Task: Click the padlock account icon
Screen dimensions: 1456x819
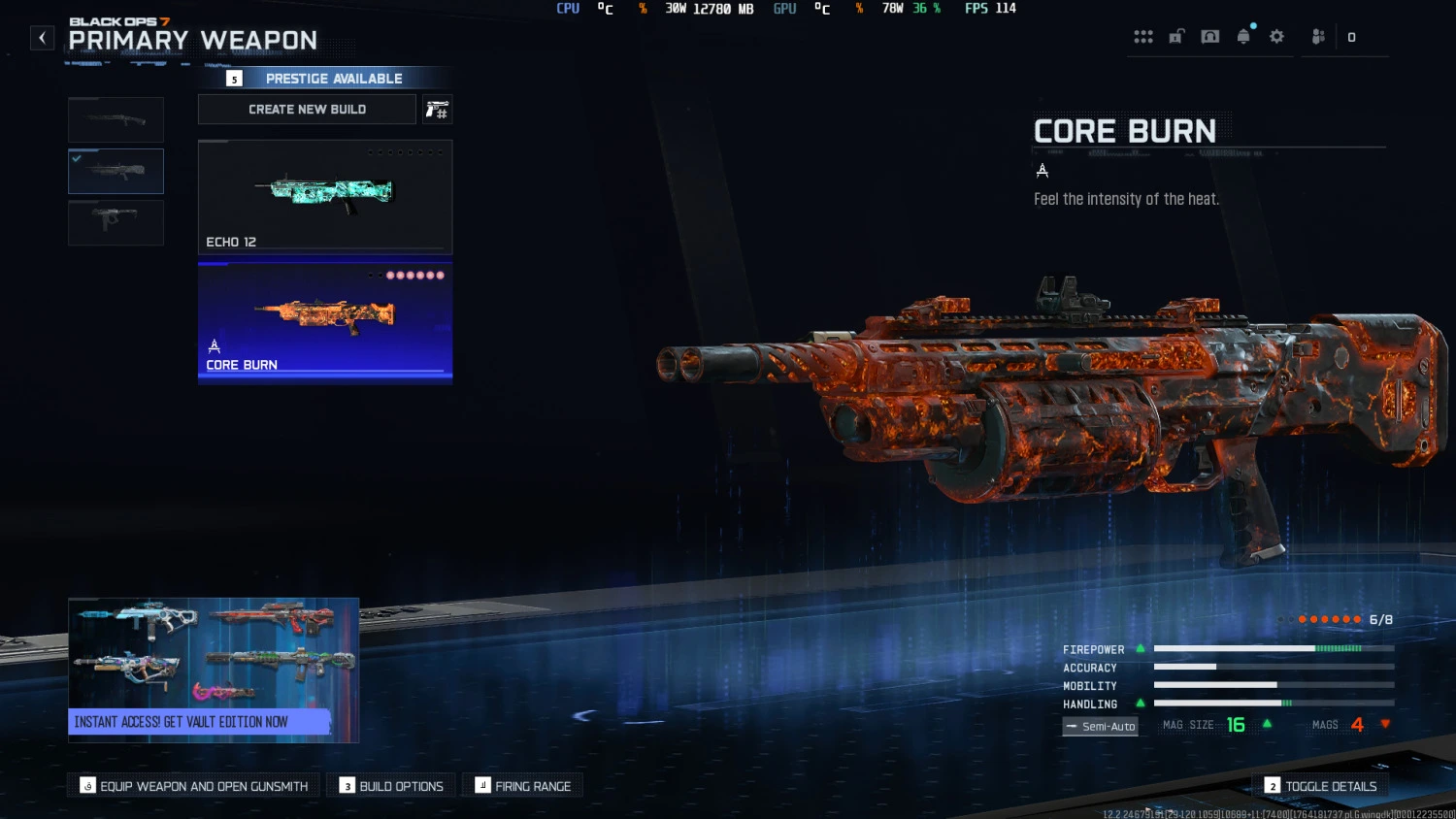Action: (1176, 37)
